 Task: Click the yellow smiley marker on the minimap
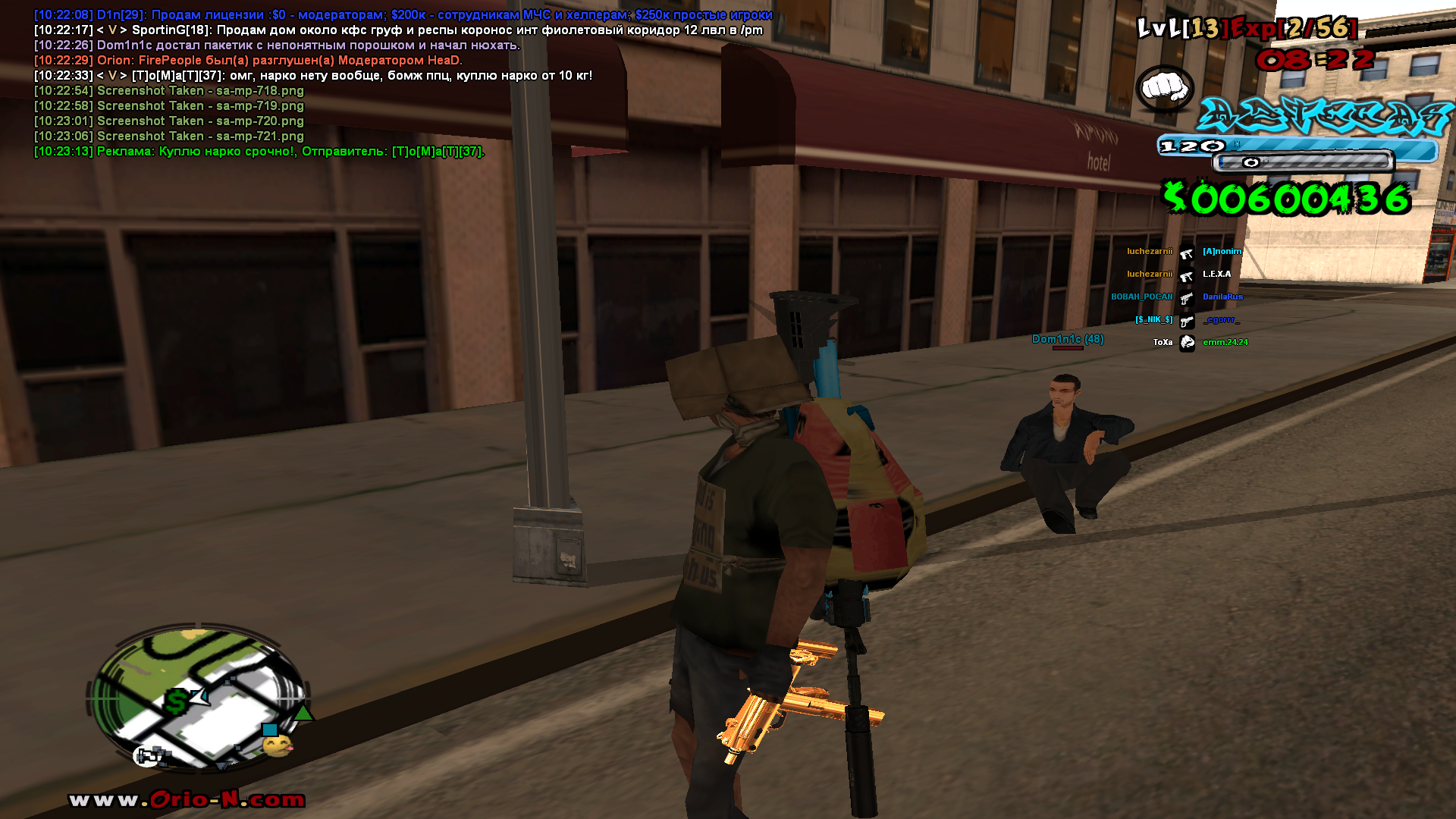click(x=278, y=746)
